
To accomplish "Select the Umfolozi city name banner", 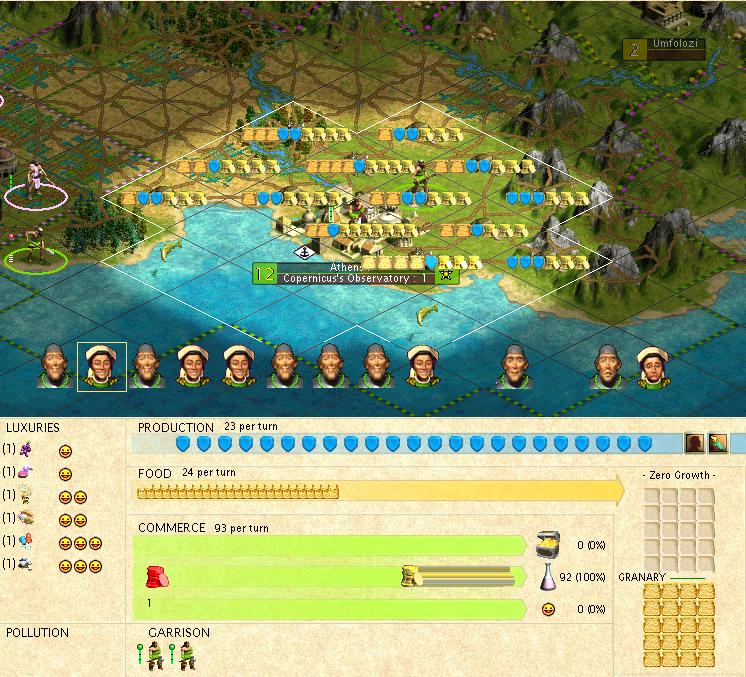I will 665,47.
